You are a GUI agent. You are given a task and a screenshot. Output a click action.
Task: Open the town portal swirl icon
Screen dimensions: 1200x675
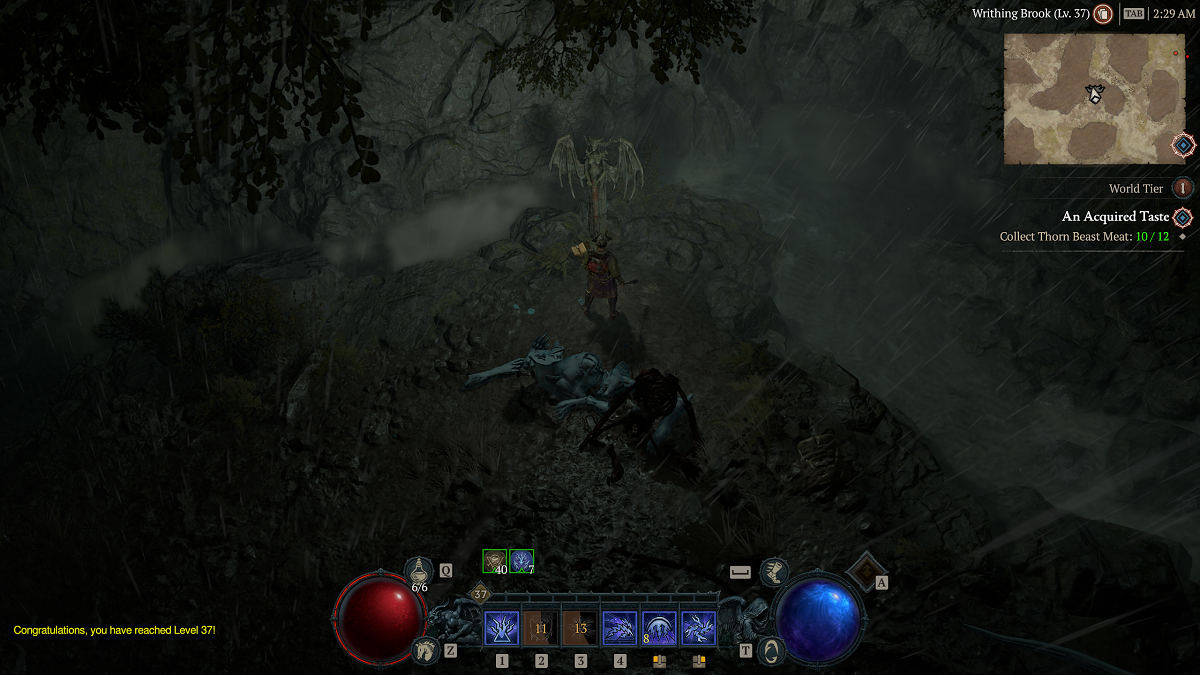click(x=771, y=650)
